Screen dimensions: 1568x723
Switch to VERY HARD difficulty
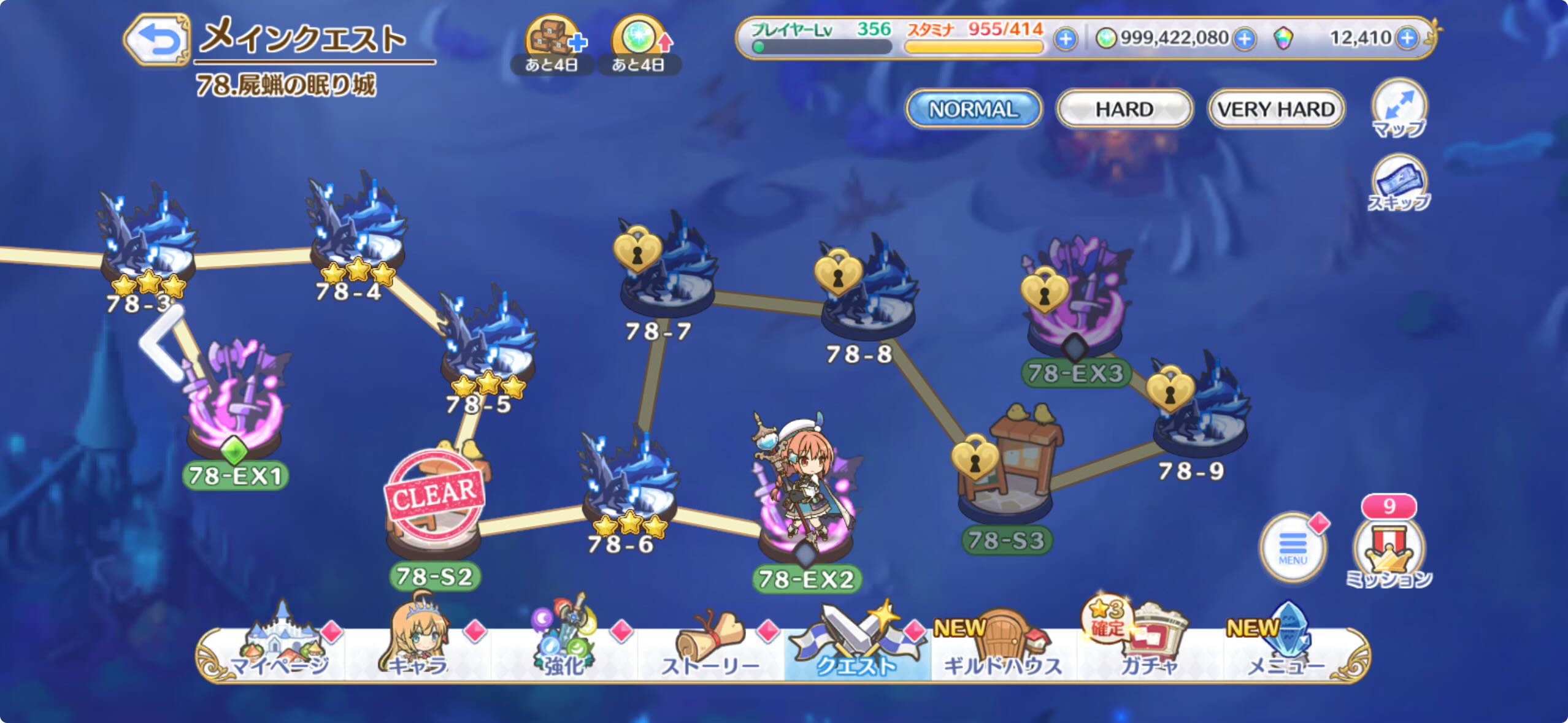tap(1276, 109)
